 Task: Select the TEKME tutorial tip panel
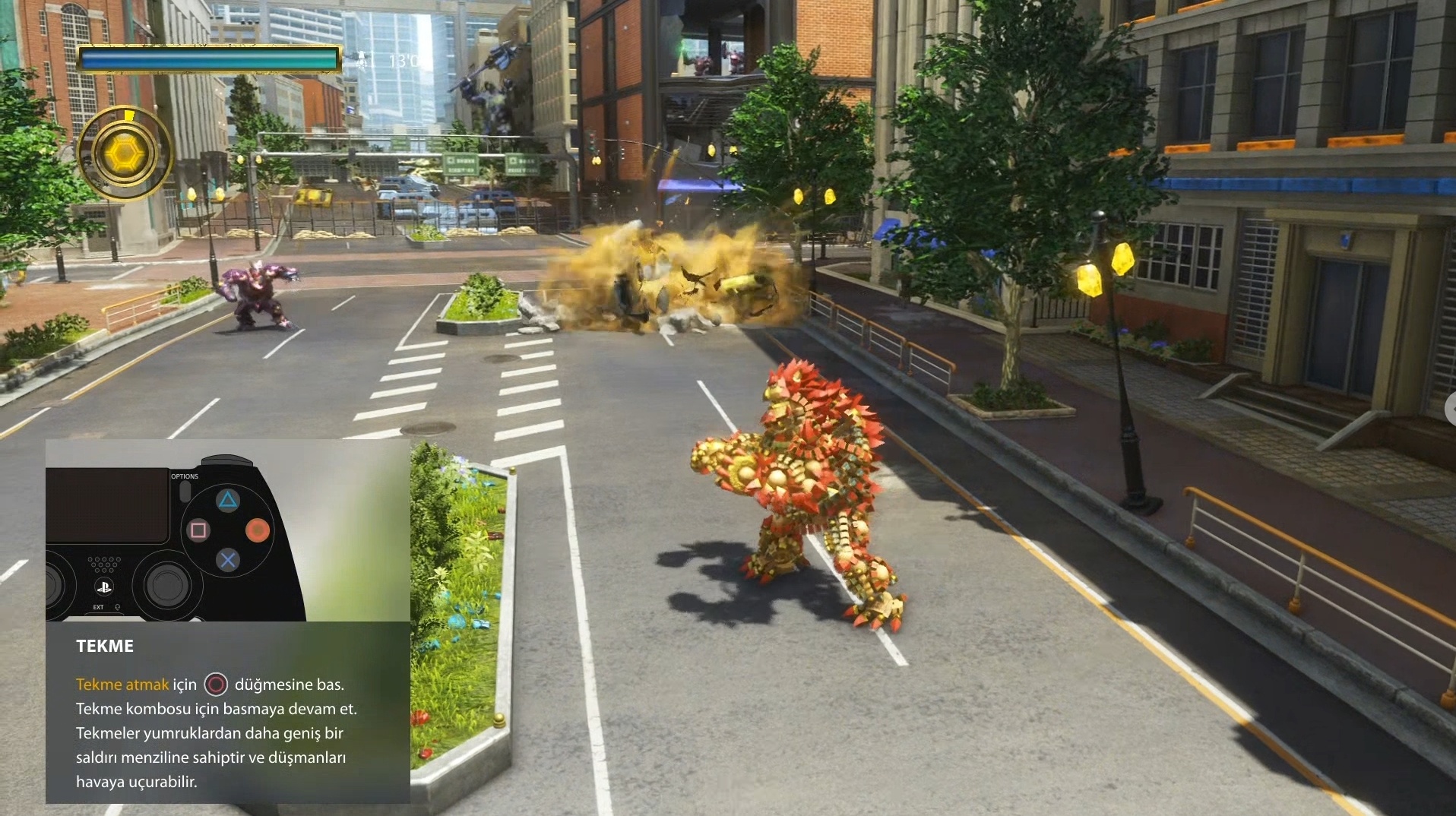coord(226,712)
